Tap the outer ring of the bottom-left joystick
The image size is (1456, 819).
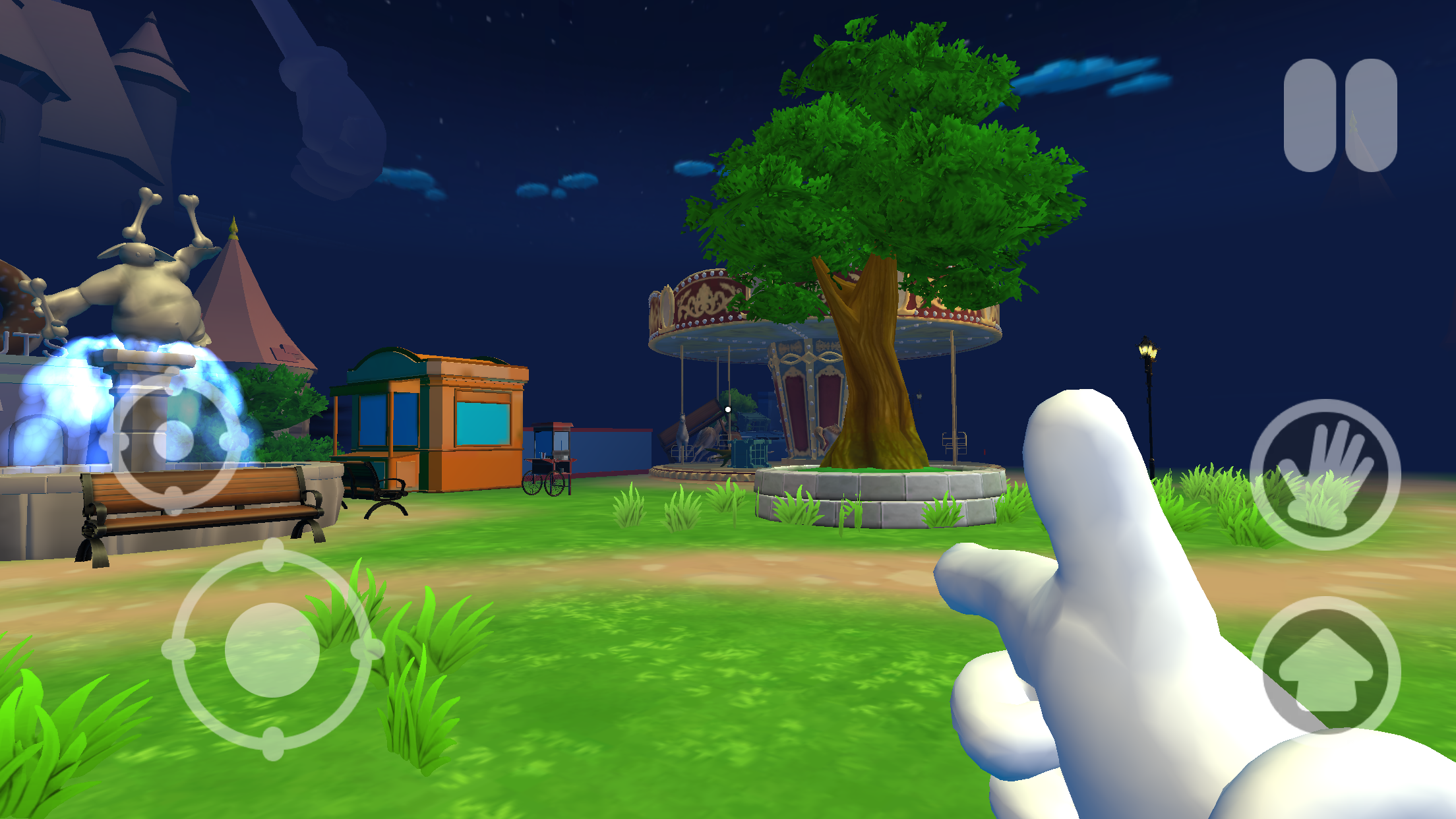[181, 650]
